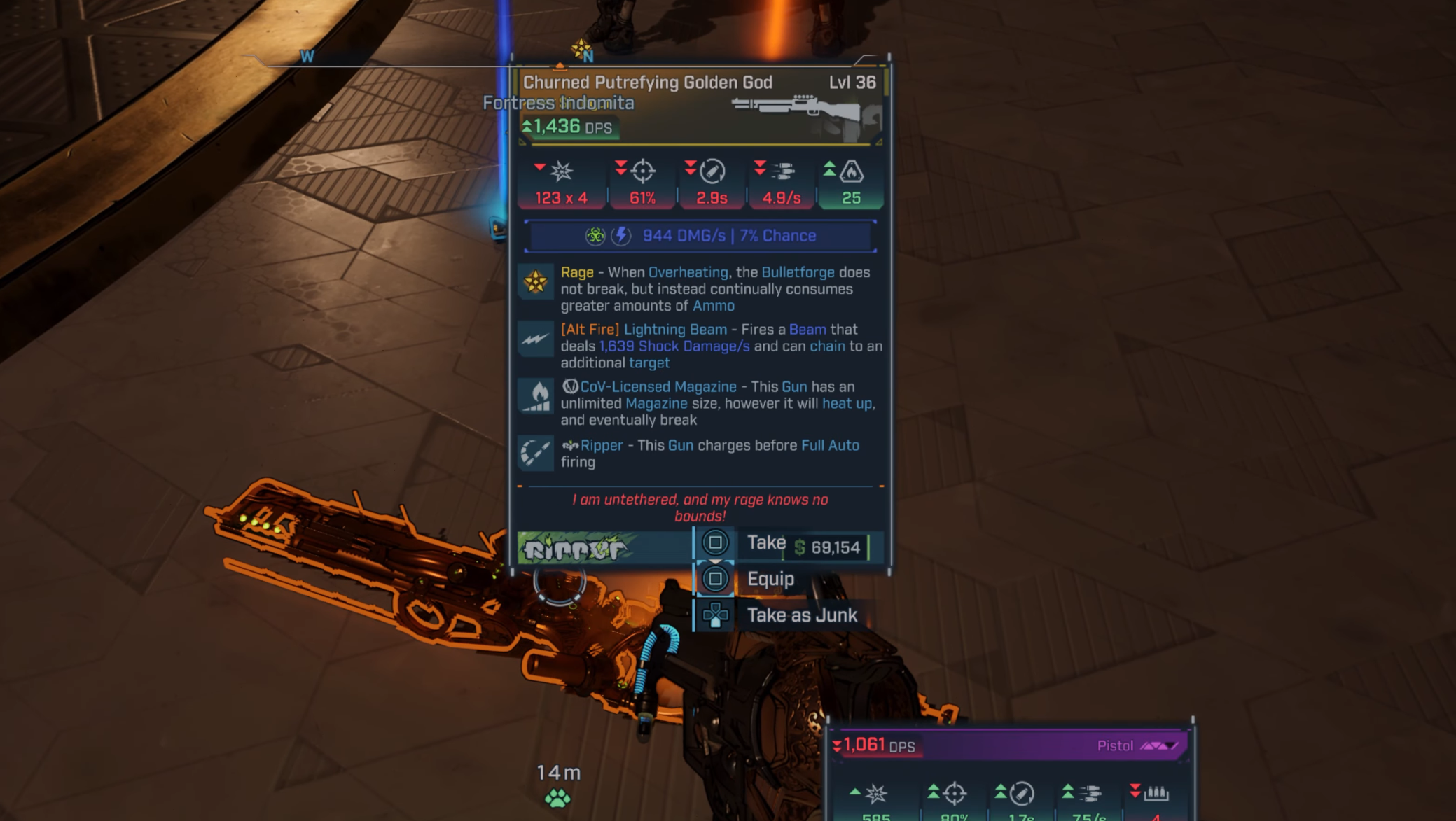Choose Take as Junk

801,615
